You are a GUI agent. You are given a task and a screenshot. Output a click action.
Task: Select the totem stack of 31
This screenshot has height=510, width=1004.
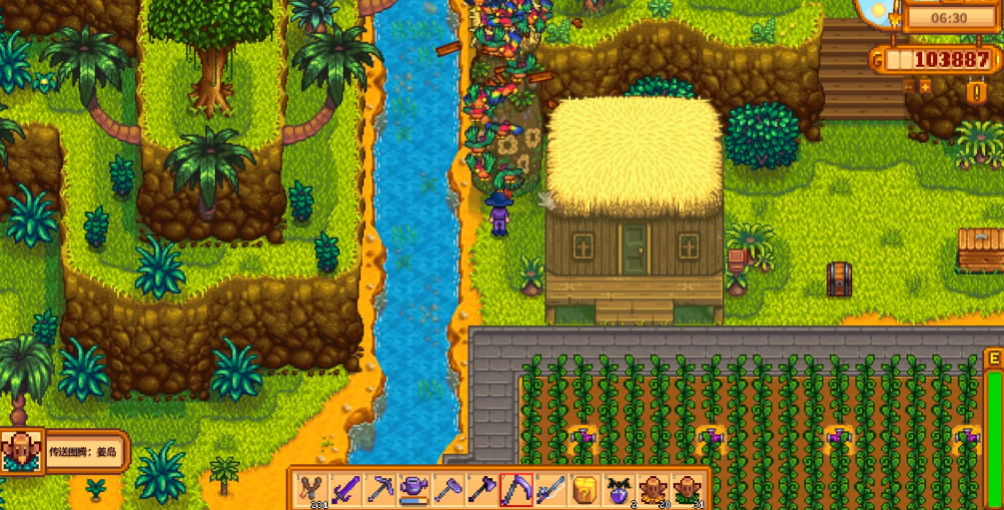point(687,489)
